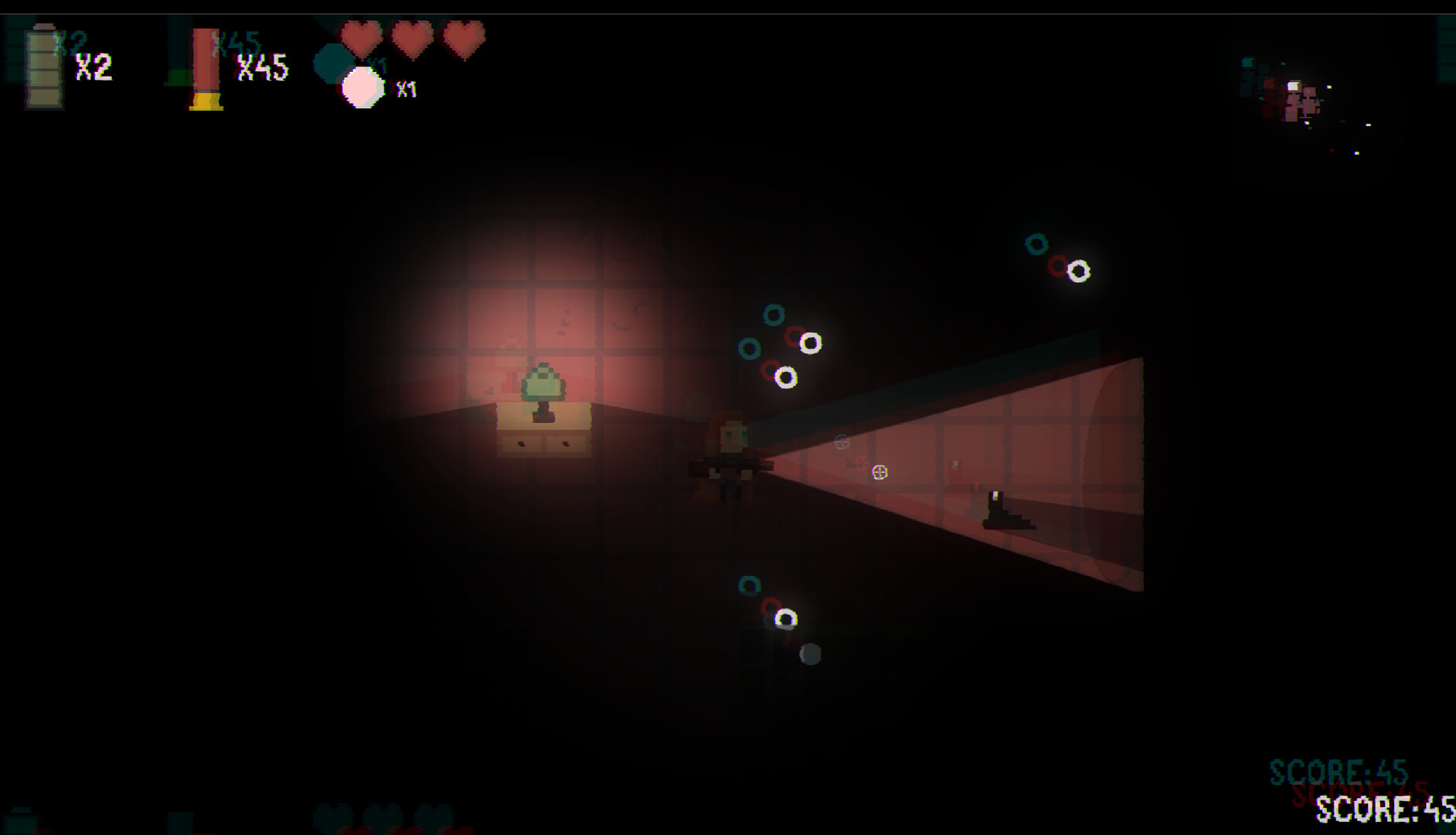Select the shotgun shell ammo icon
Image resolution: width=1456 pixels, height=835 pixels.
tap(205, 66)
